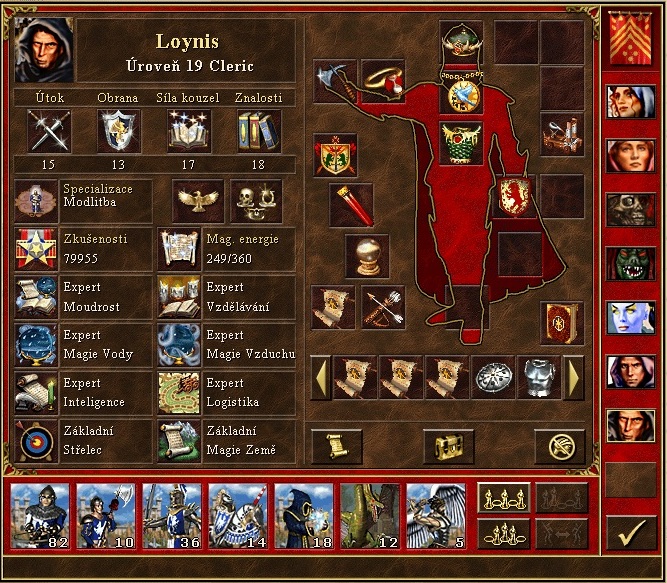Click the dismiss hero button
The height and width of the screenshot is (583, 667).
559,446
